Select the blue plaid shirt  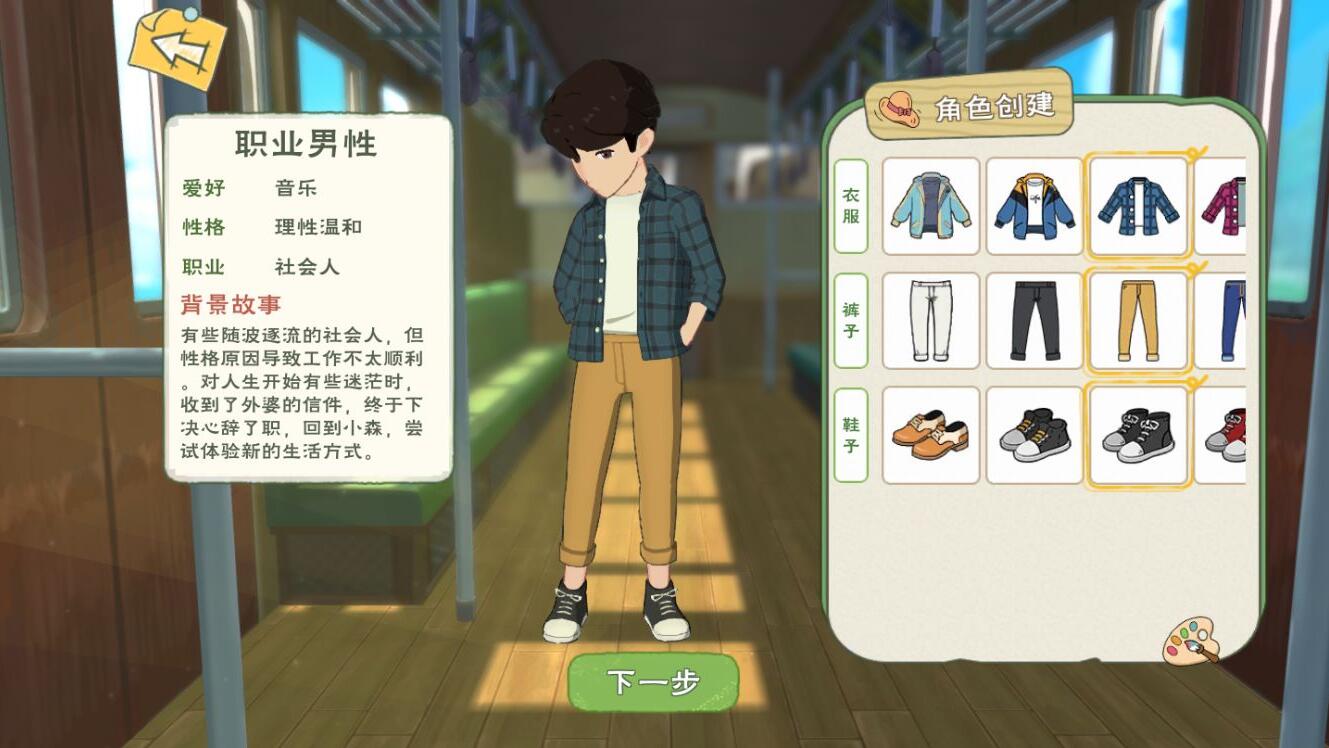tap(1140, 207)
